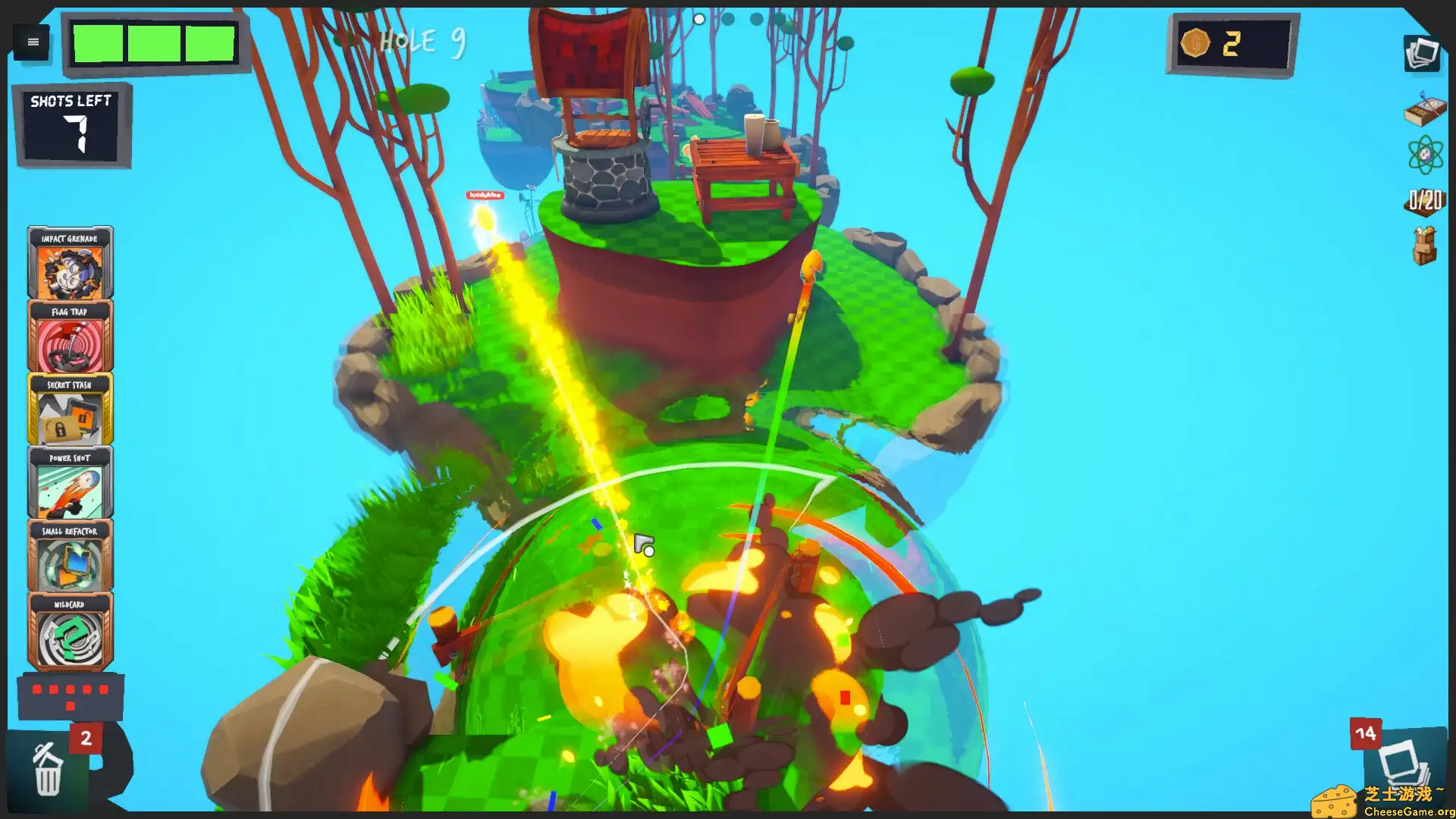Open the hamburger menu top left

coord(32,42)
